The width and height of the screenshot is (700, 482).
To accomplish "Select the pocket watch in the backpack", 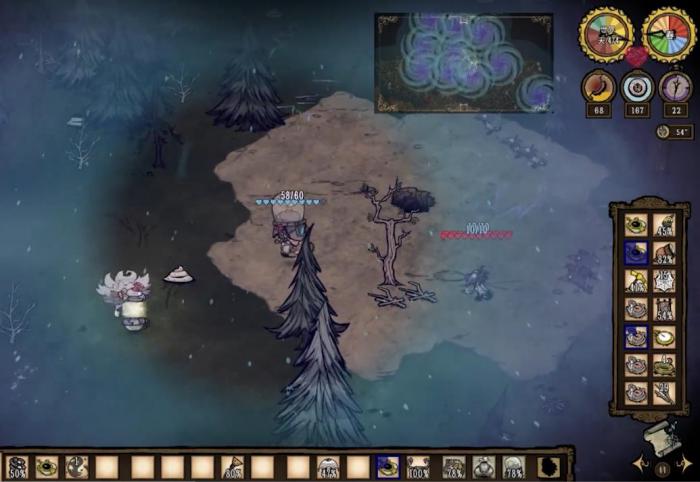I will [661, 337].
